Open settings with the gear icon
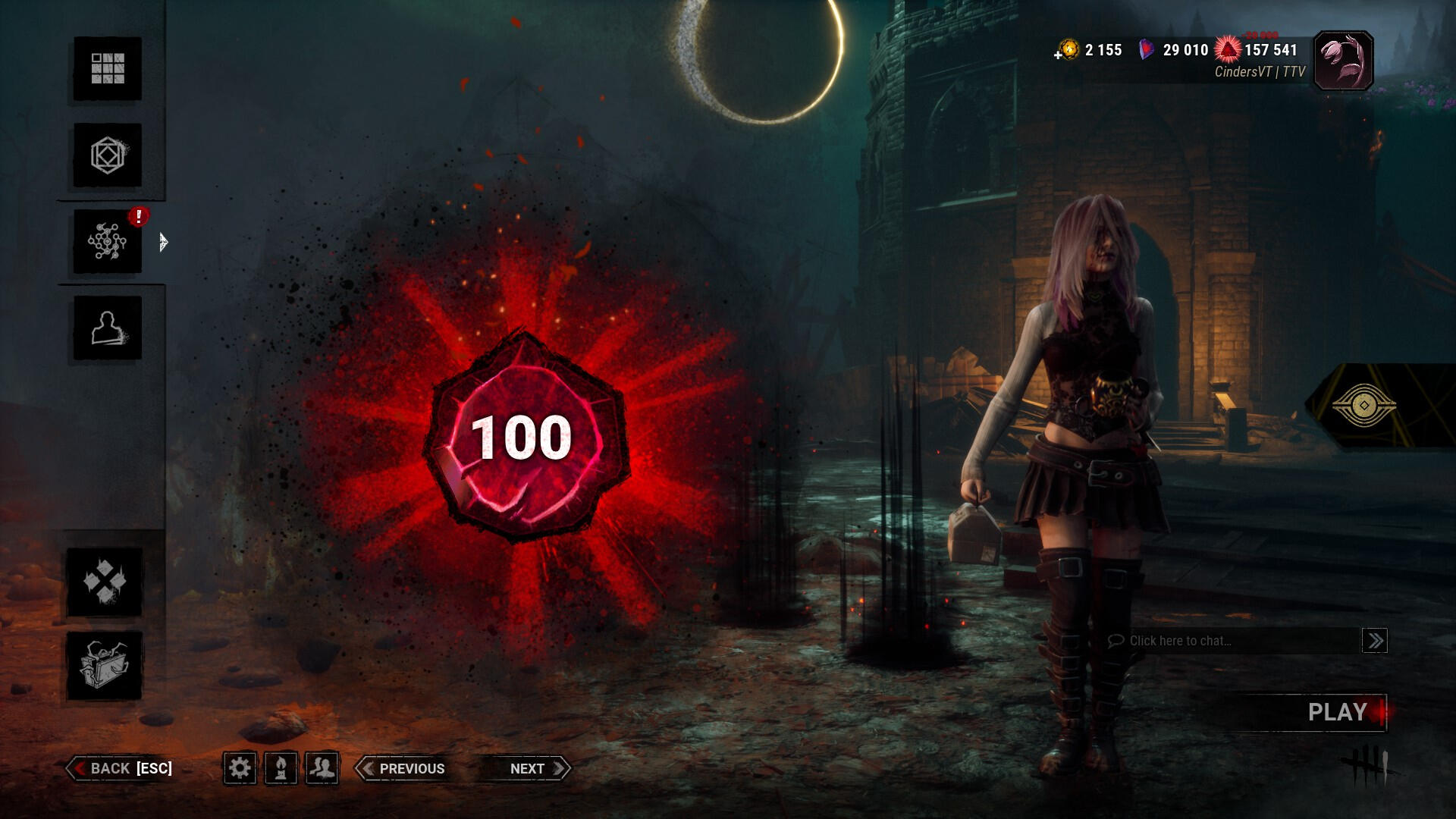Viewport: 1456px width, 819px height. click(240, 768)
